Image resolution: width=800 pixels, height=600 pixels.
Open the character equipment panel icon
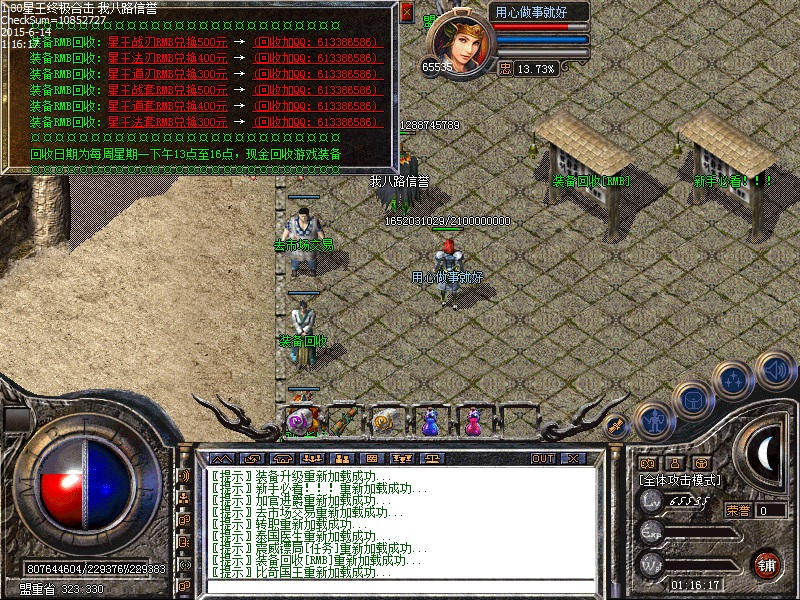[x=652, y=420]
